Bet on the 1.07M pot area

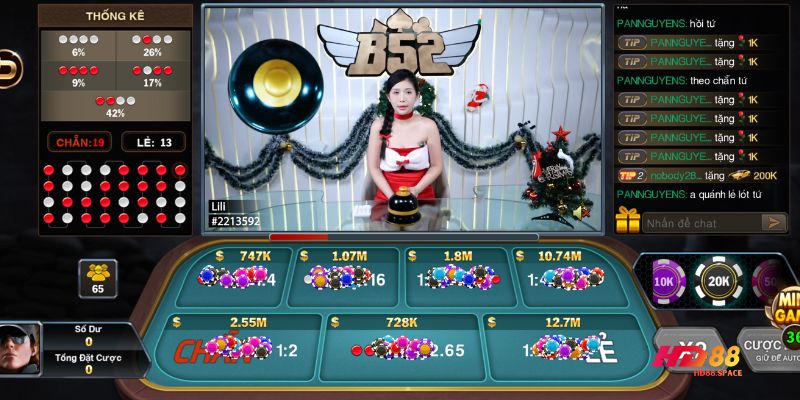343,275
